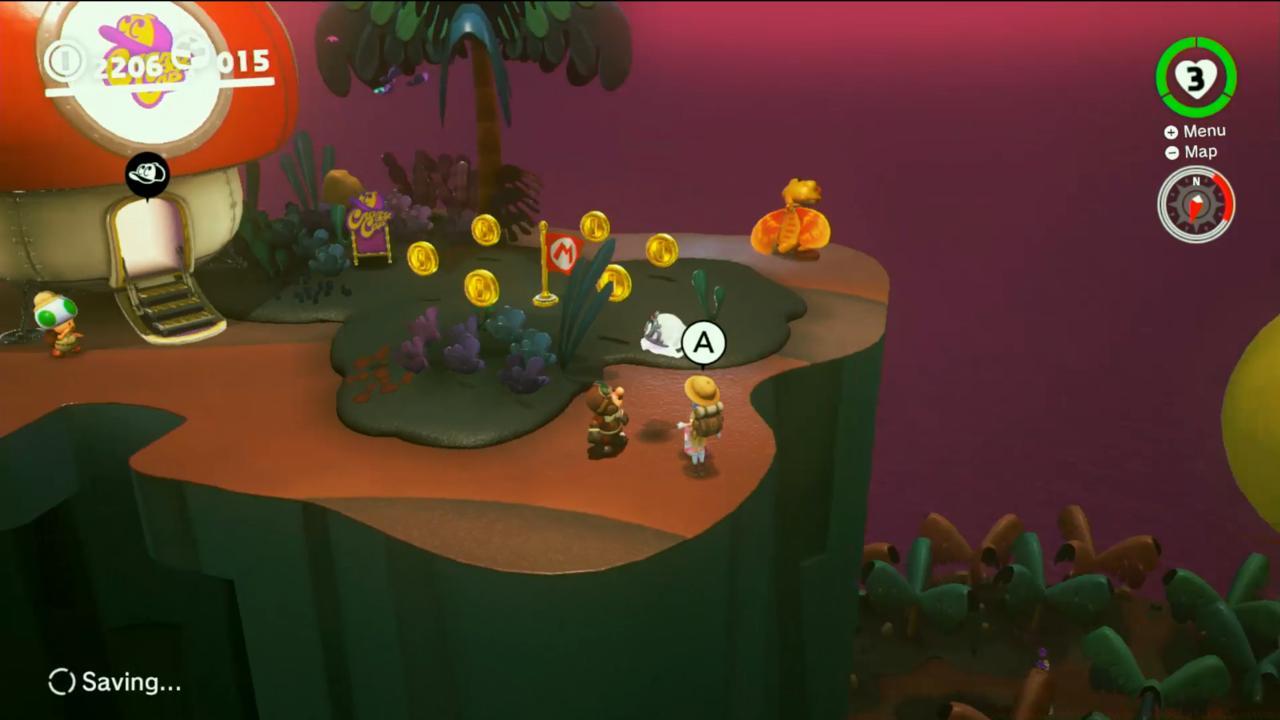Click the minus symbol next to Map
This screenshot has width=1280, height=720.
pyautogui.click(x=1170, y=152)
